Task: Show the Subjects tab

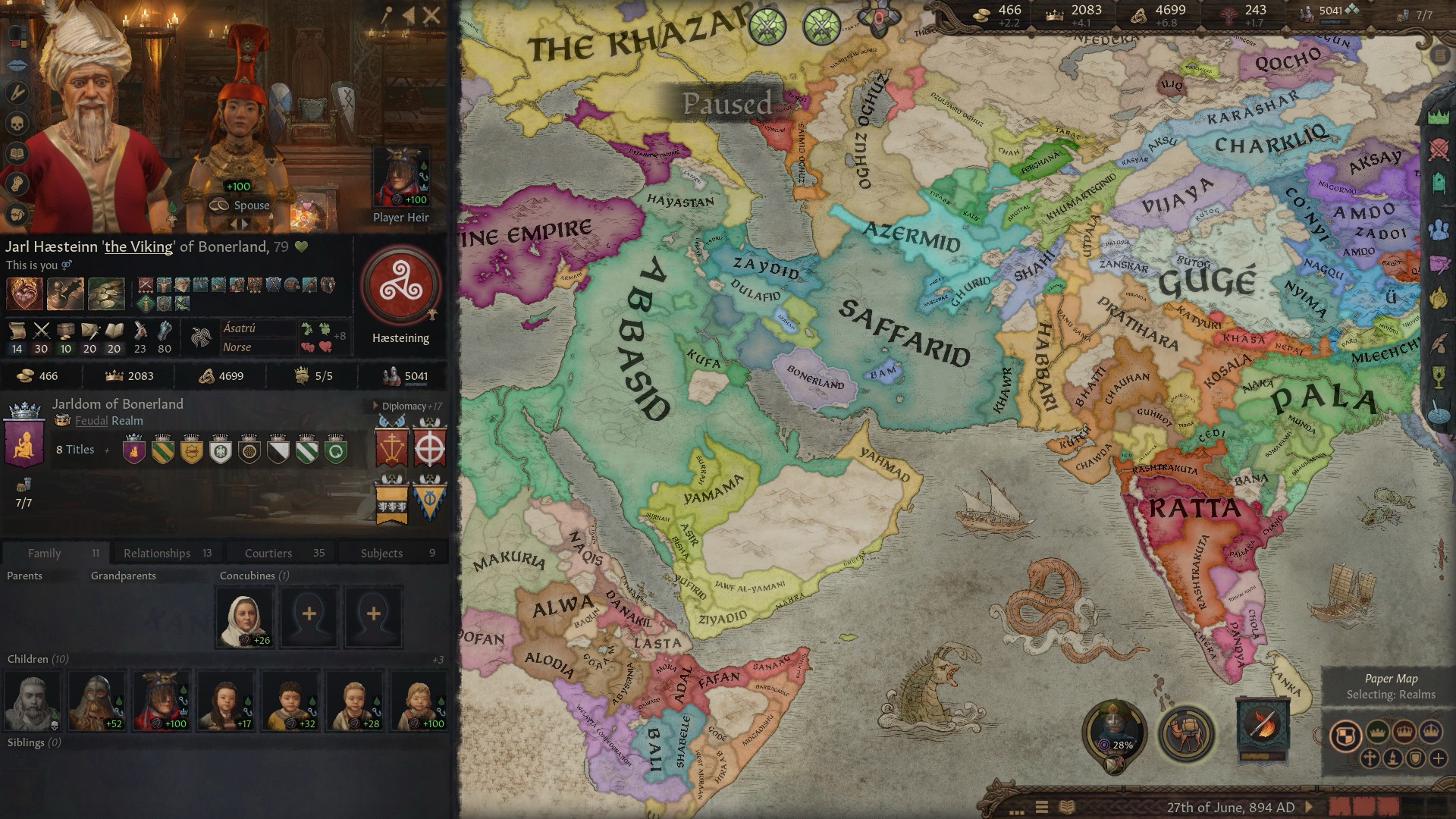Action: pos(381,553)
